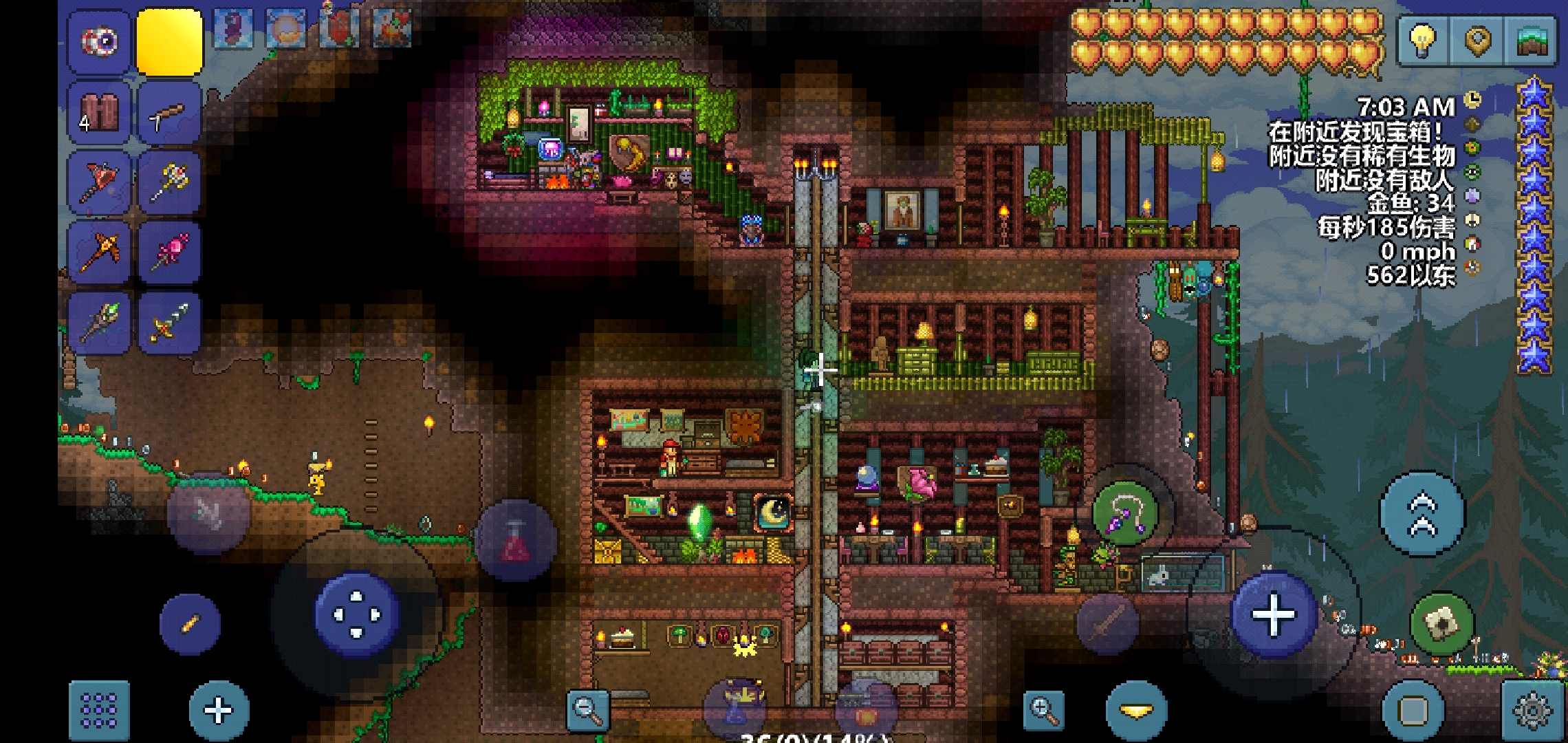Select the wood stack hotbar slot

pos(100,112)
